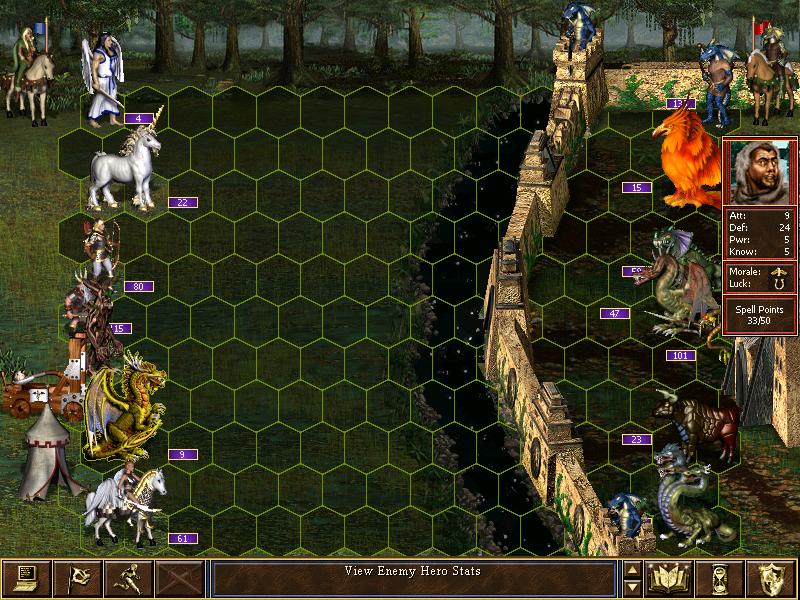The image size is (800, 600).
Task: Make the unit wait using the hourglass button
Action: click(x=722, y=577)
